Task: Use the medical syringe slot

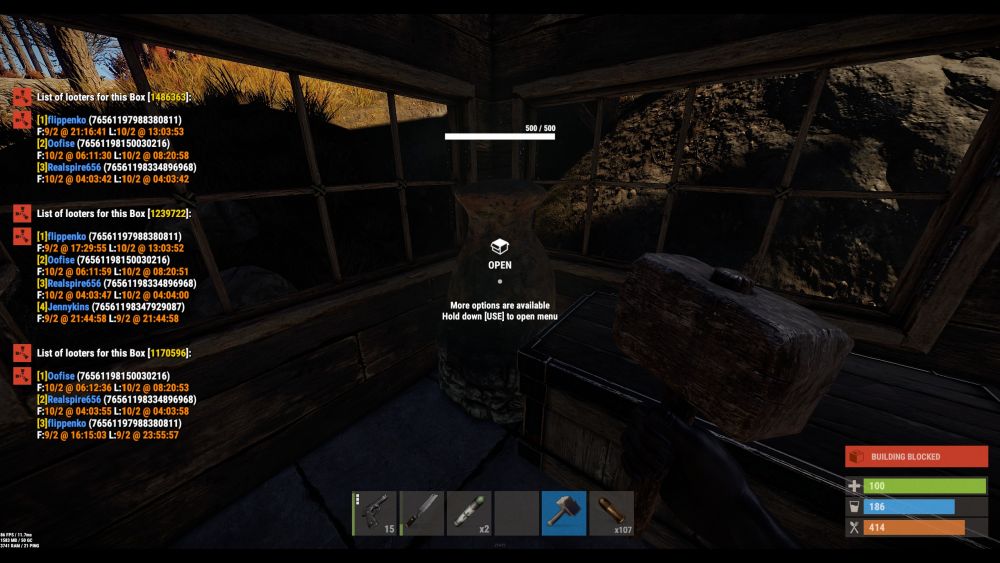Action: (x=469, y=512)
